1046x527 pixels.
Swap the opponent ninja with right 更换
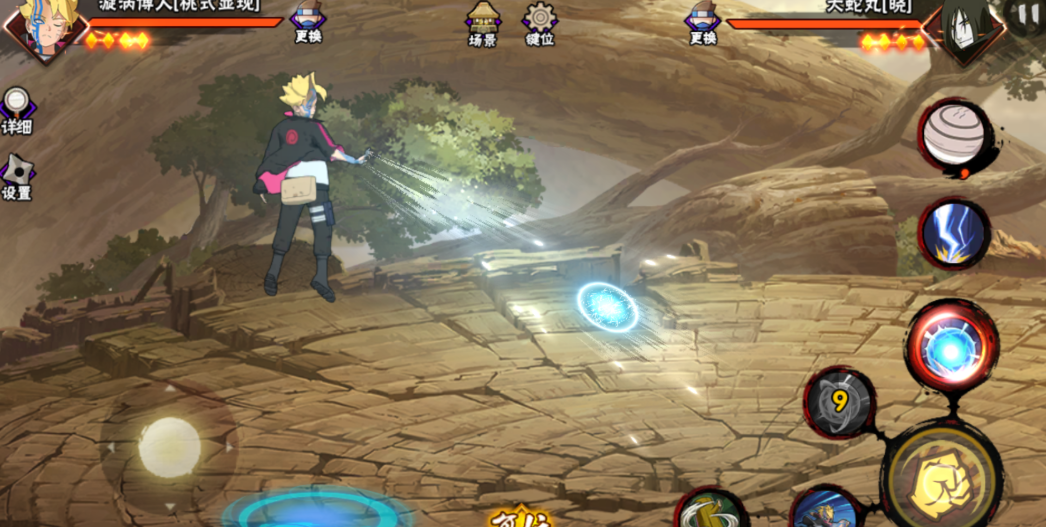(x=702, y=23)
